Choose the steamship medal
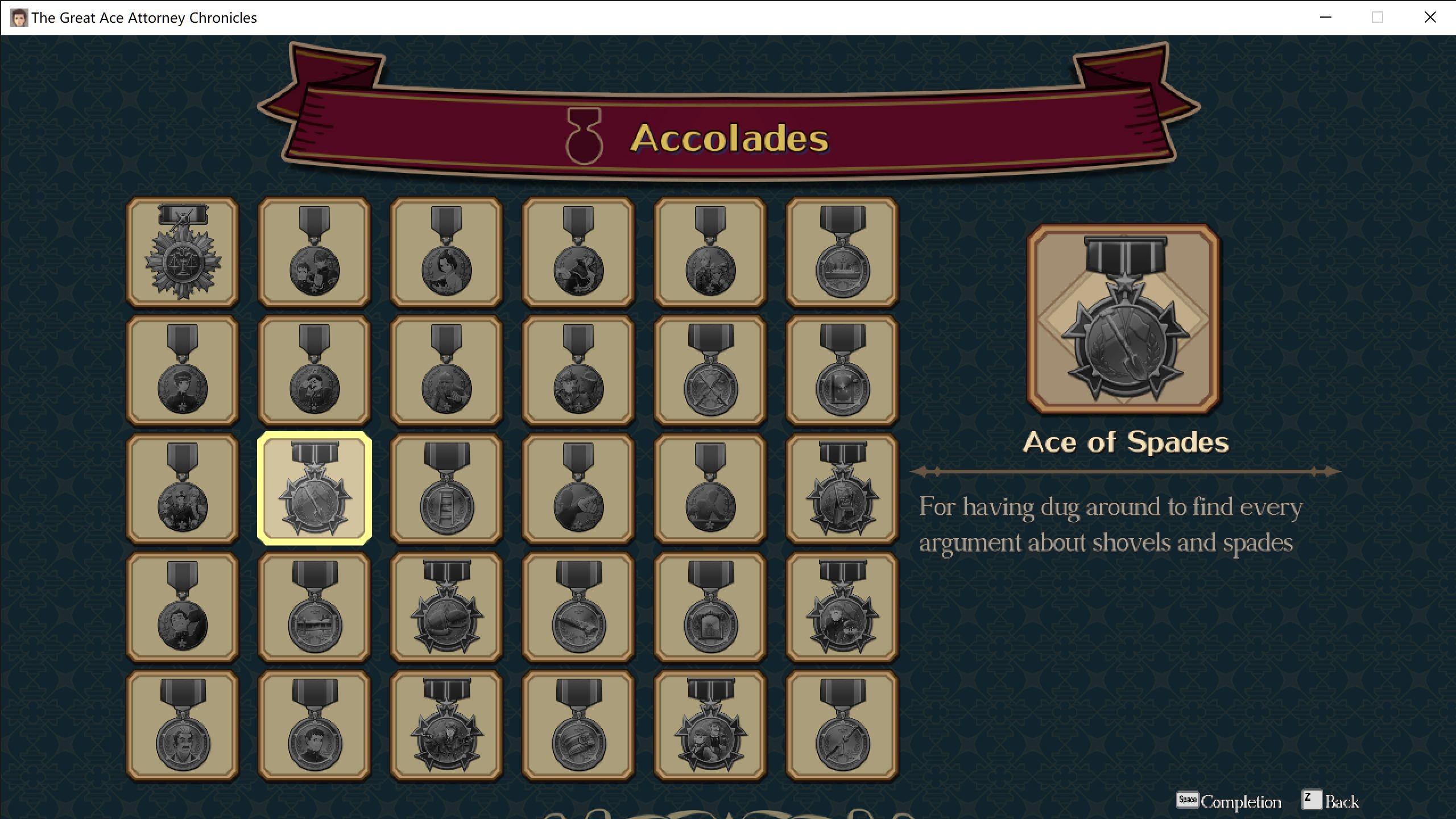 (842, 253)
